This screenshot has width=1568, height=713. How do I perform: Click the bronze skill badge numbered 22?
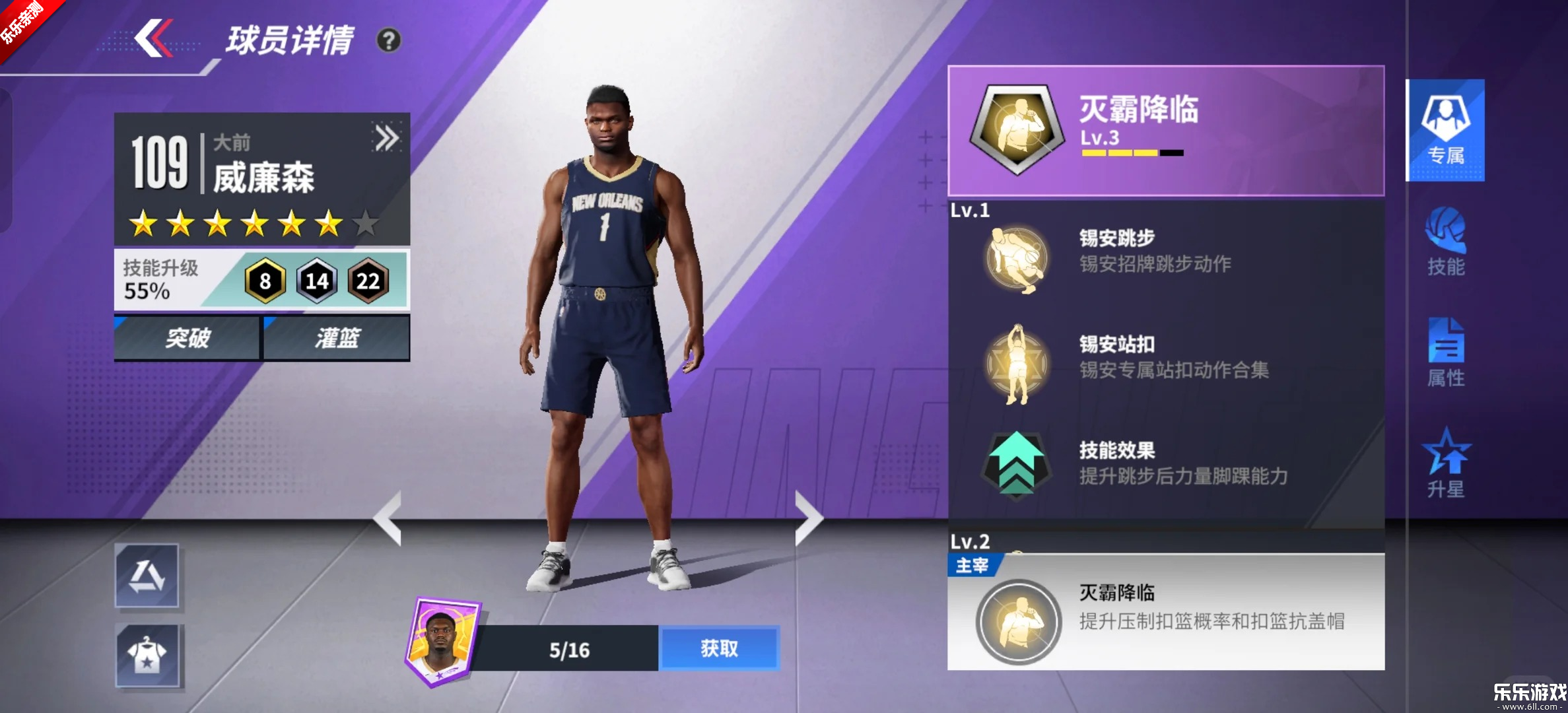[x=368, y=281]
